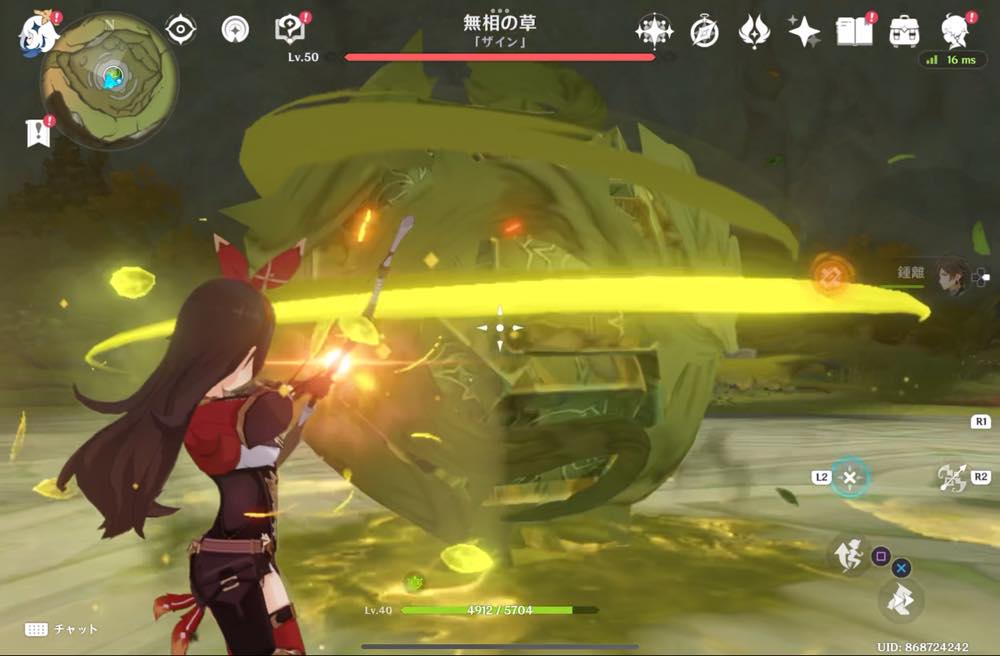The height and width of the screenshot is (656, 1000).
Task: Tap the jump icon
Action: (899, 599)
